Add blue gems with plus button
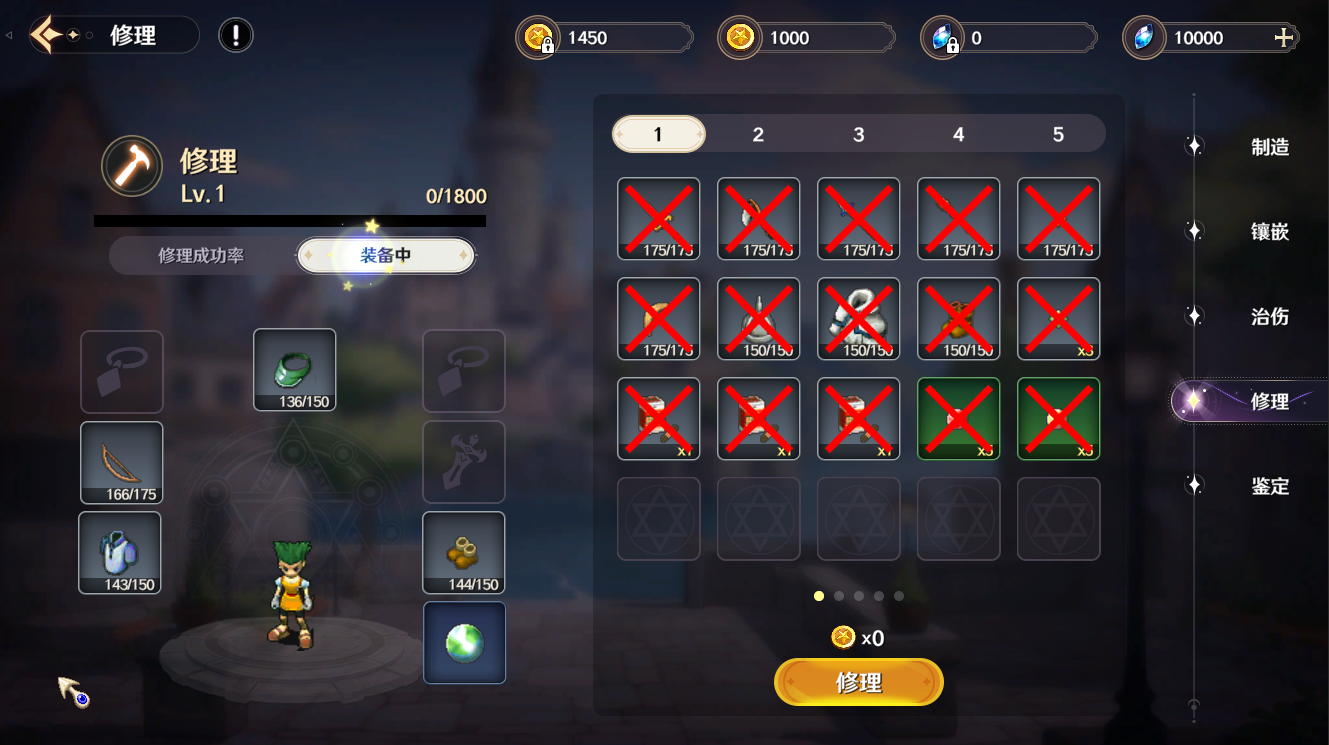The height and width of the screenshot is (745, 1329). 1285,38
